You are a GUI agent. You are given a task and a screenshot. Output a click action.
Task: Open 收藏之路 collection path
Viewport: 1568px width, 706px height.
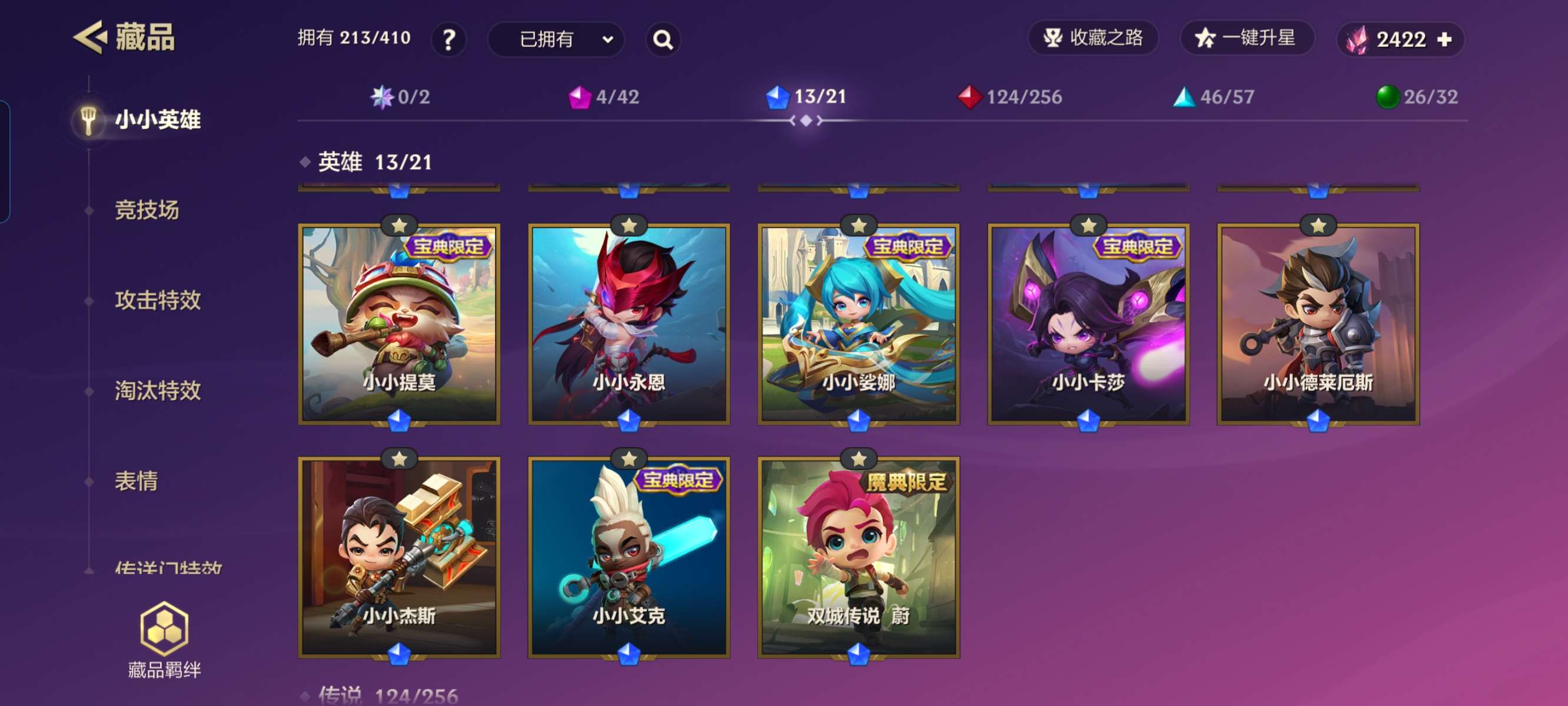1092,38
